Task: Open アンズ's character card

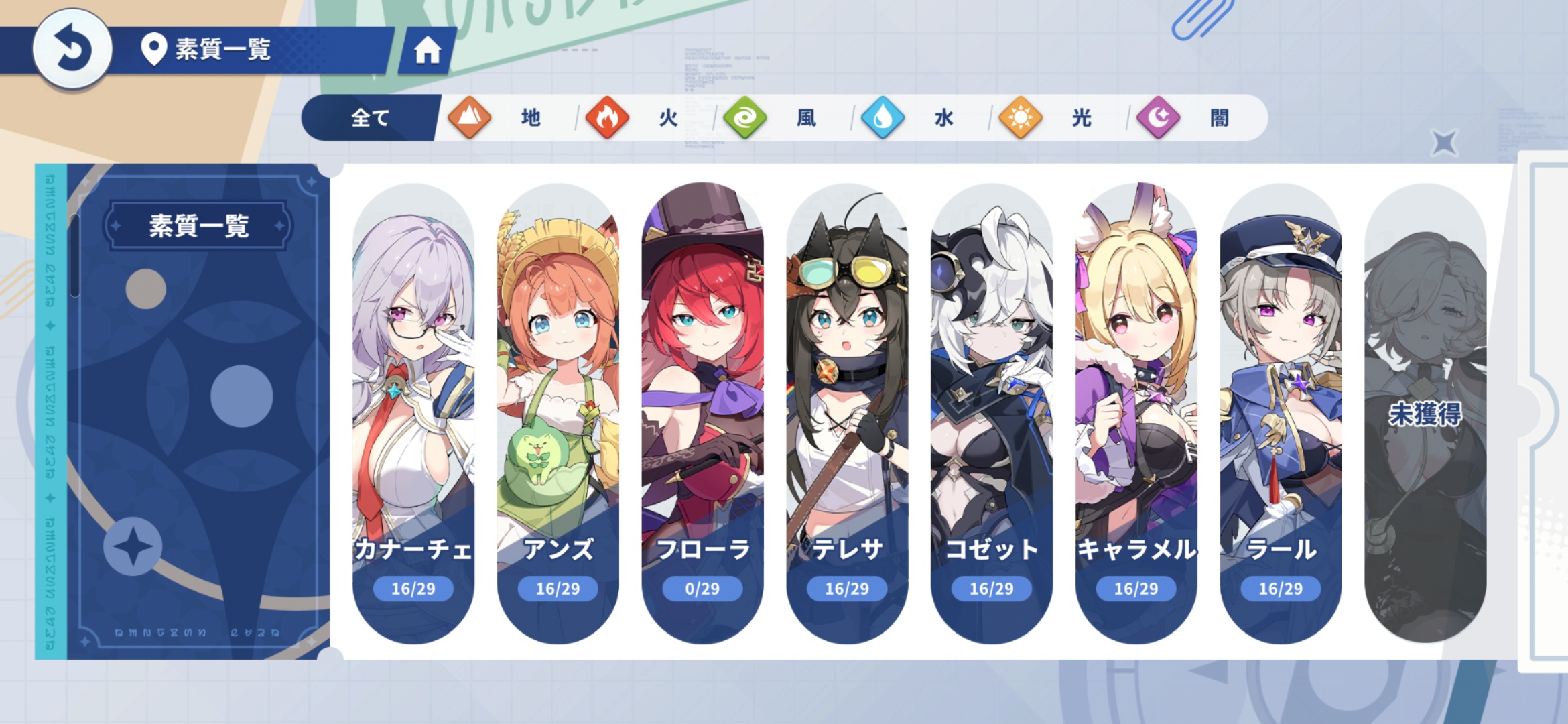Action: (558, 412)
